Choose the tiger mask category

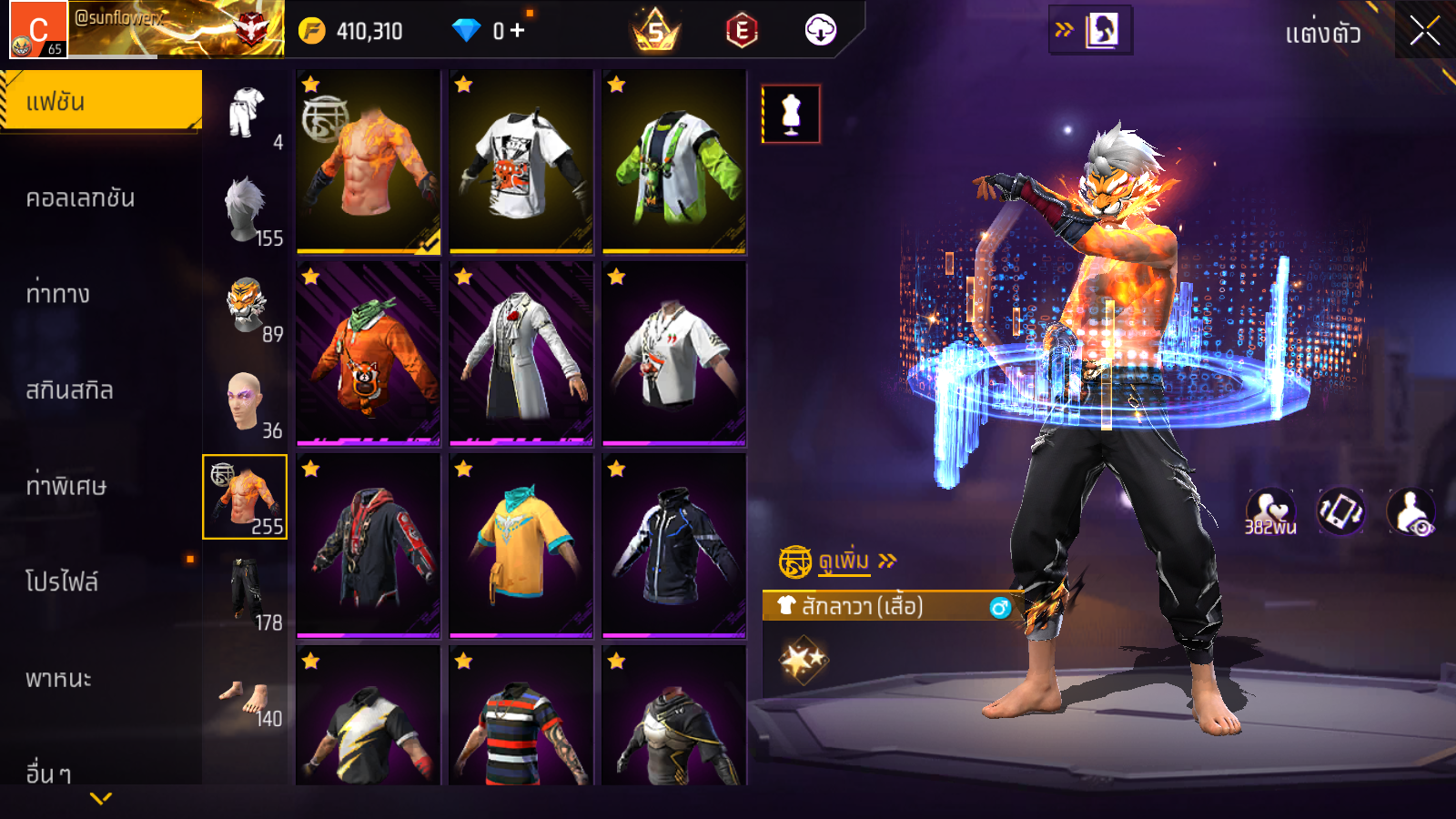pos(246,306)
